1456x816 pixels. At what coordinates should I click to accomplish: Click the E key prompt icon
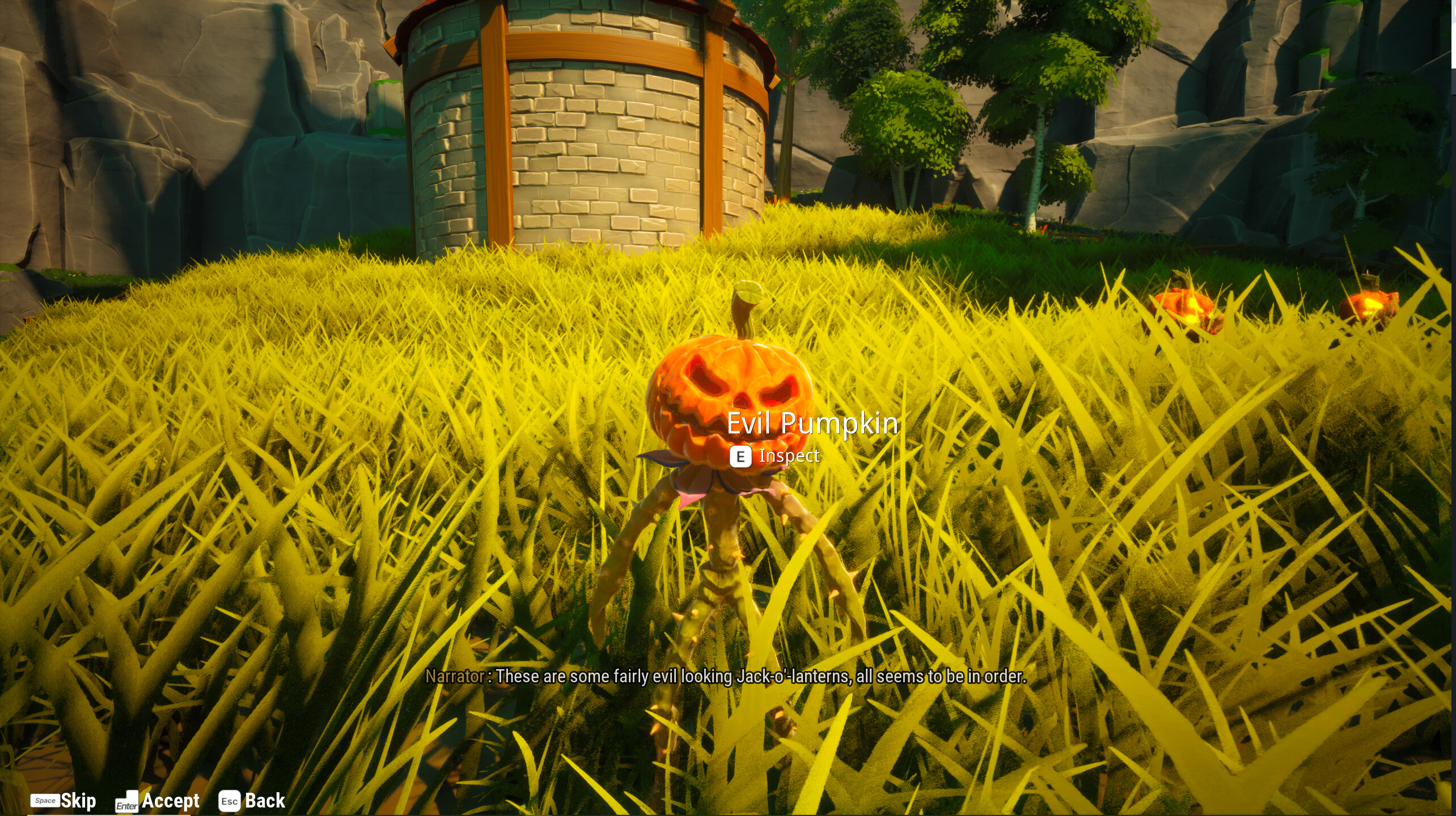740,456
